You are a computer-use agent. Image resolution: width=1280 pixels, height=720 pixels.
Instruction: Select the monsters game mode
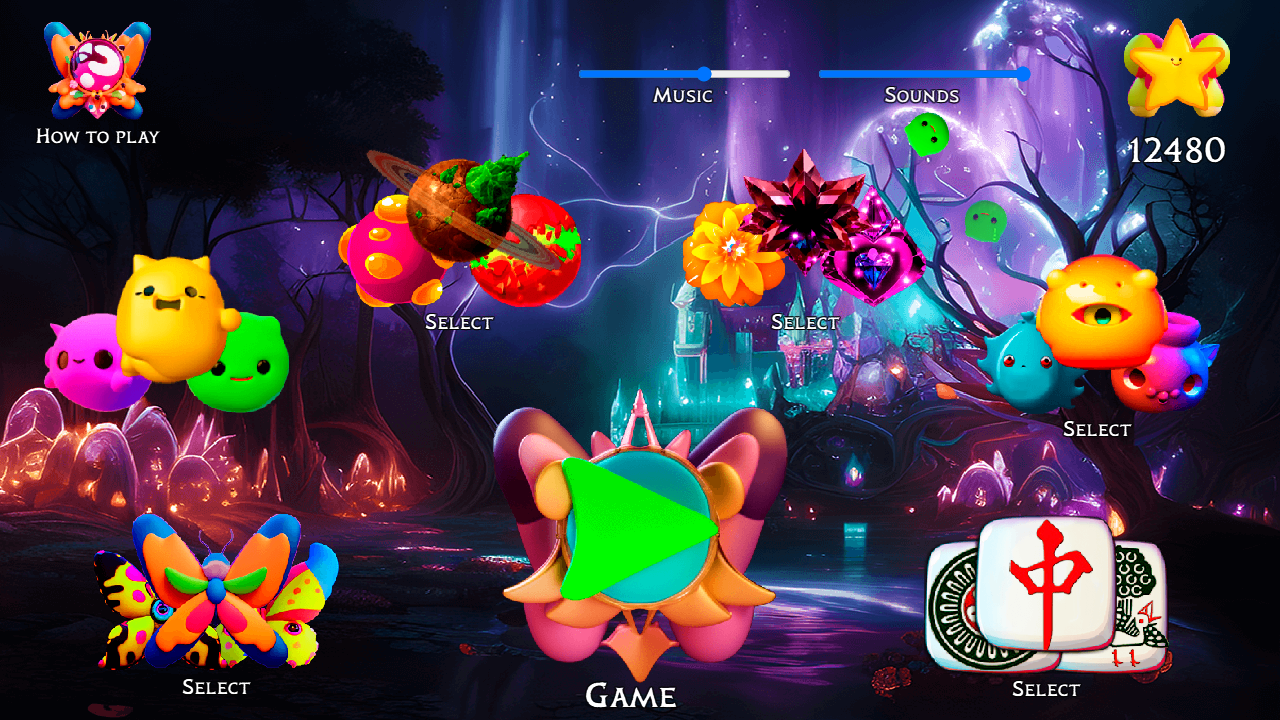coord(1097,429)
